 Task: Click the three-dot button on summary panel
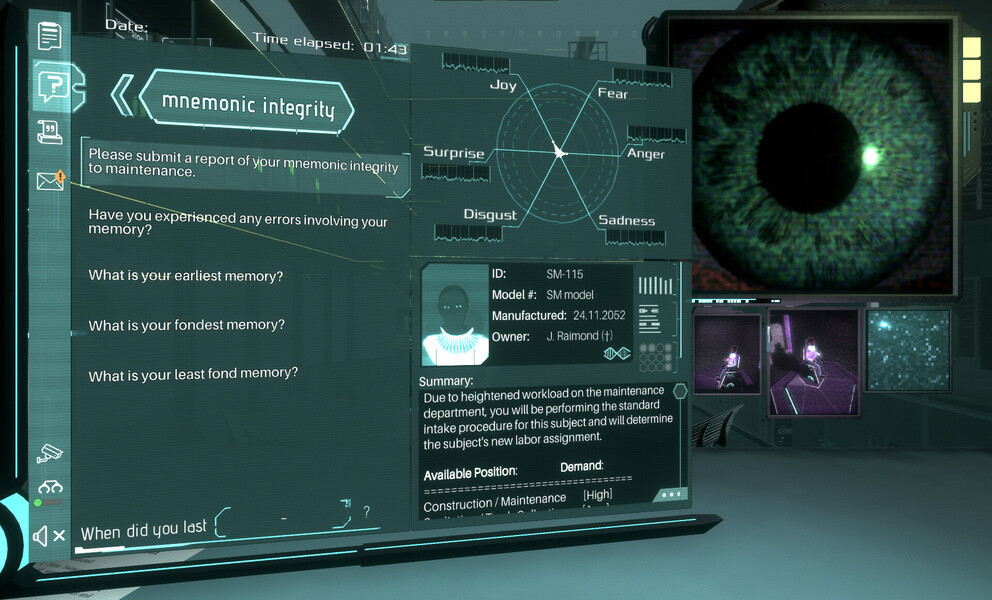click(670, 494)
